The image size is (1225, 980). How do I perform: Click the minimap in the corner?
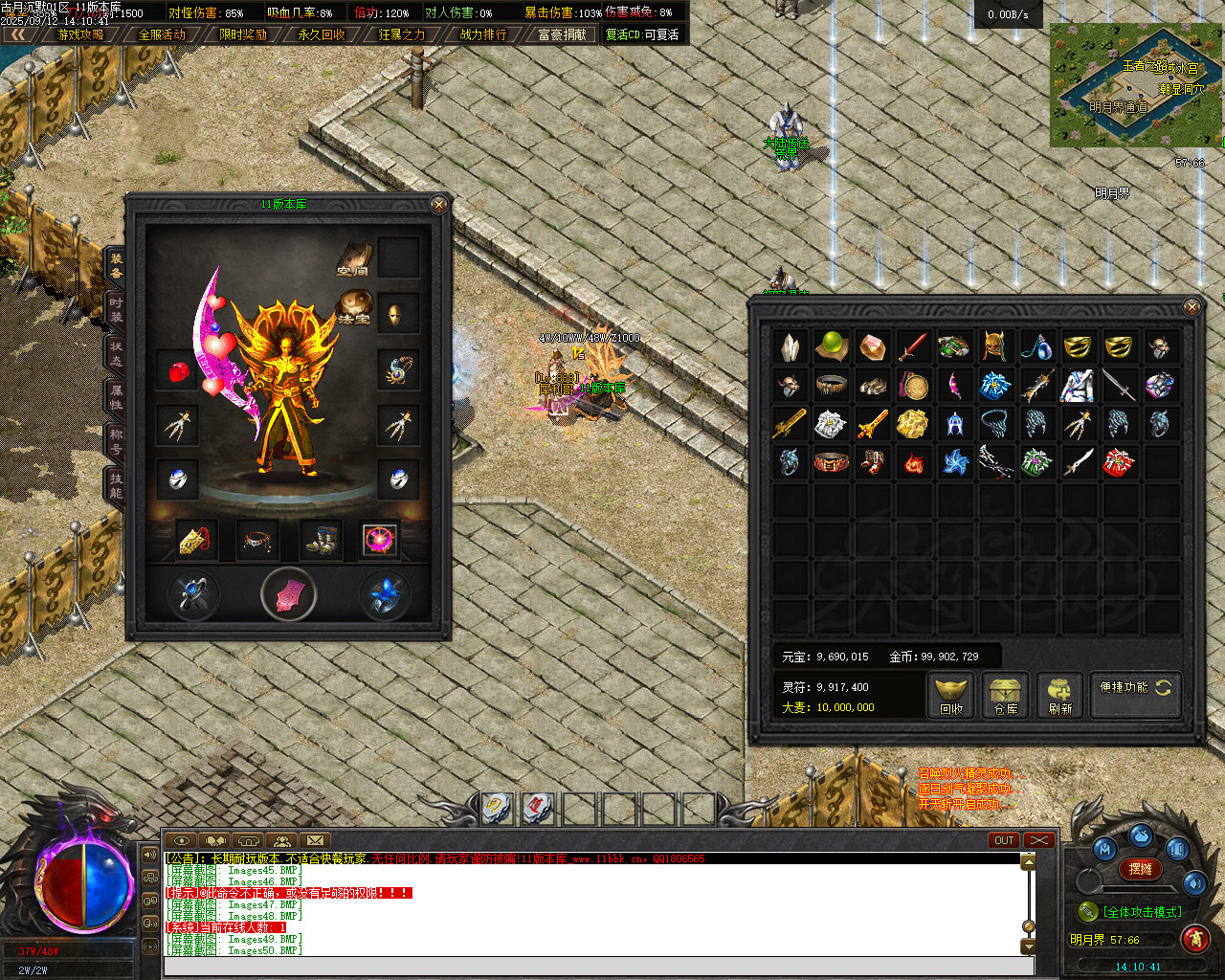[1136, 86]
